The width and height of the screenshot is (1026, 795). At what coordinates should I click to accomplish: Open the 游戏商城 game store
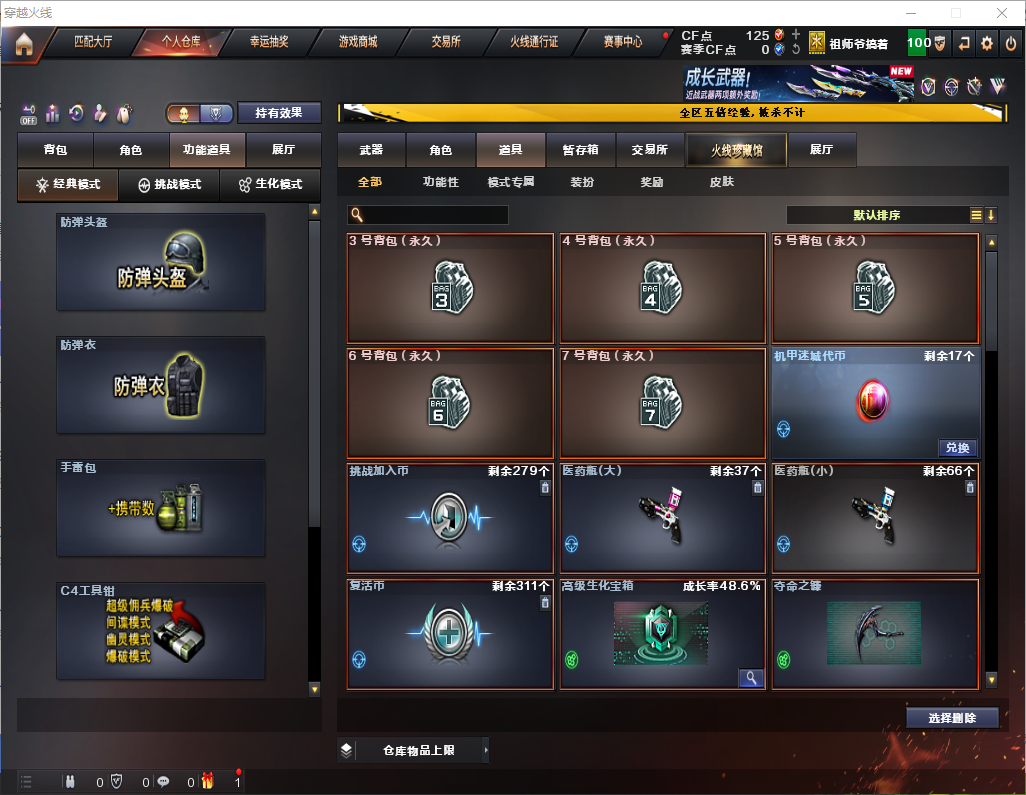[358, 42]
